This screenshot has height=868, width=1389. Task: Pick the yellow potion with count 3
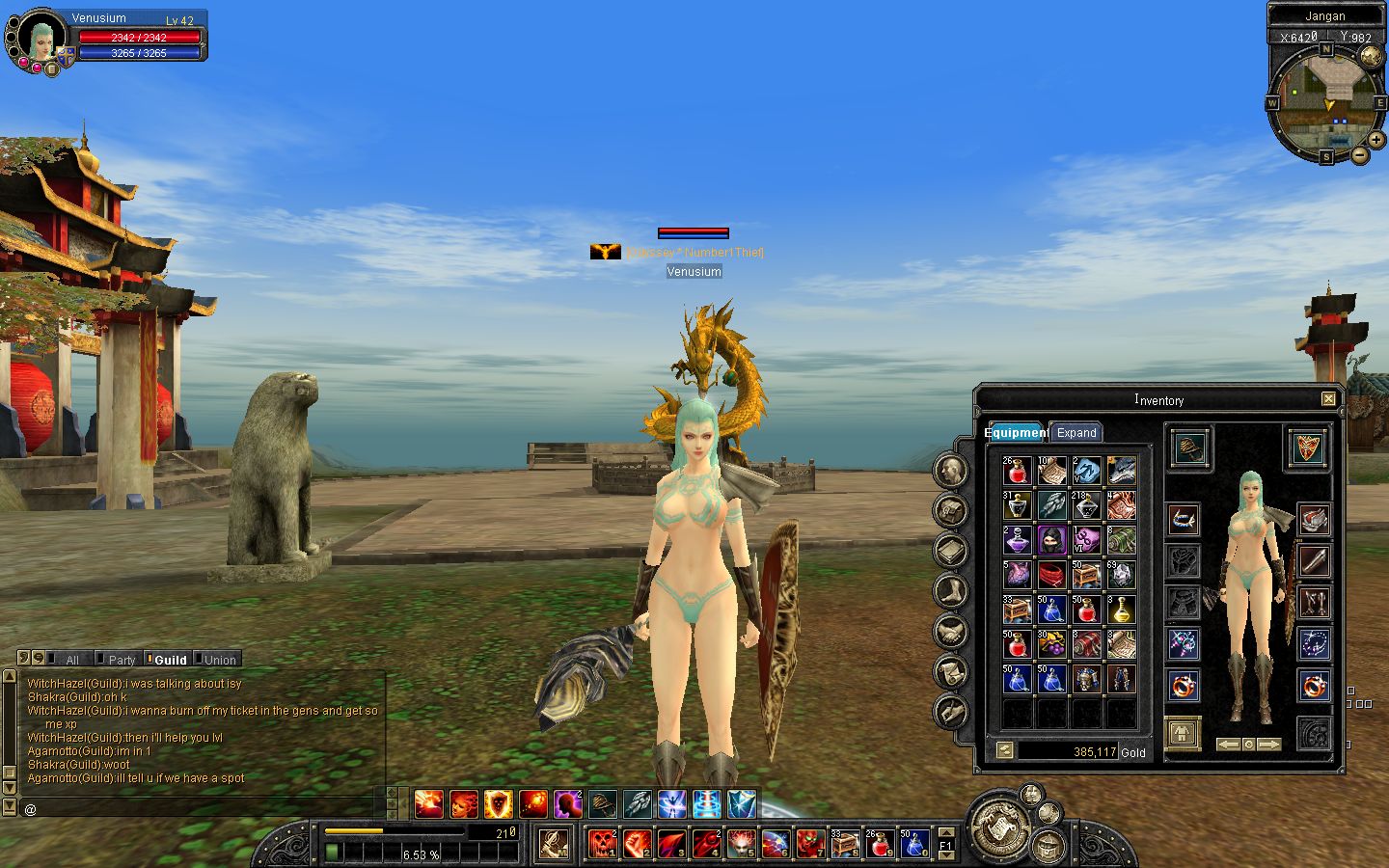pos(1121,610)
